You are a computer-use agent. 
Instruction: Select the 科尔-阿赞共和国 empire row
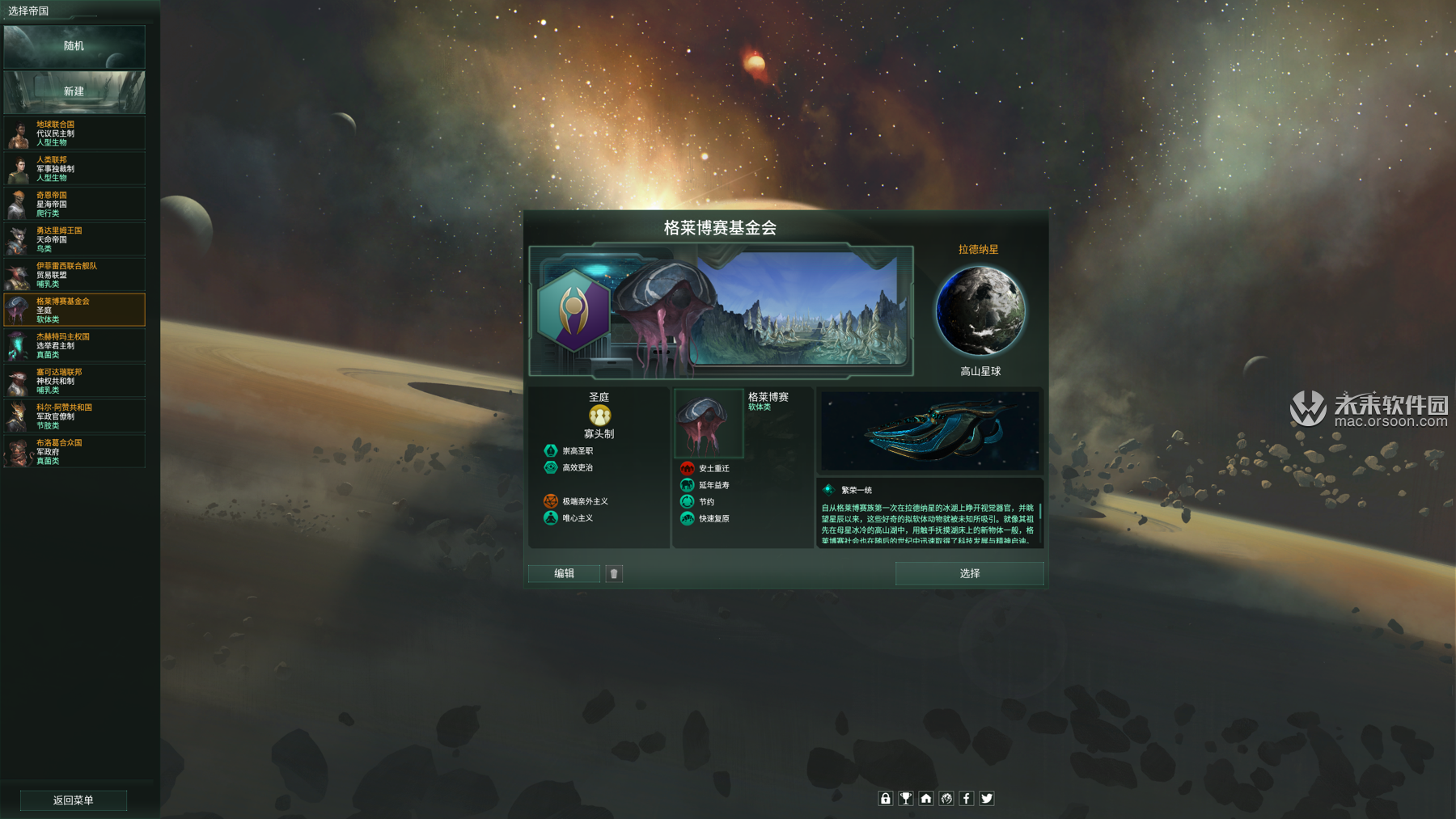74,416
